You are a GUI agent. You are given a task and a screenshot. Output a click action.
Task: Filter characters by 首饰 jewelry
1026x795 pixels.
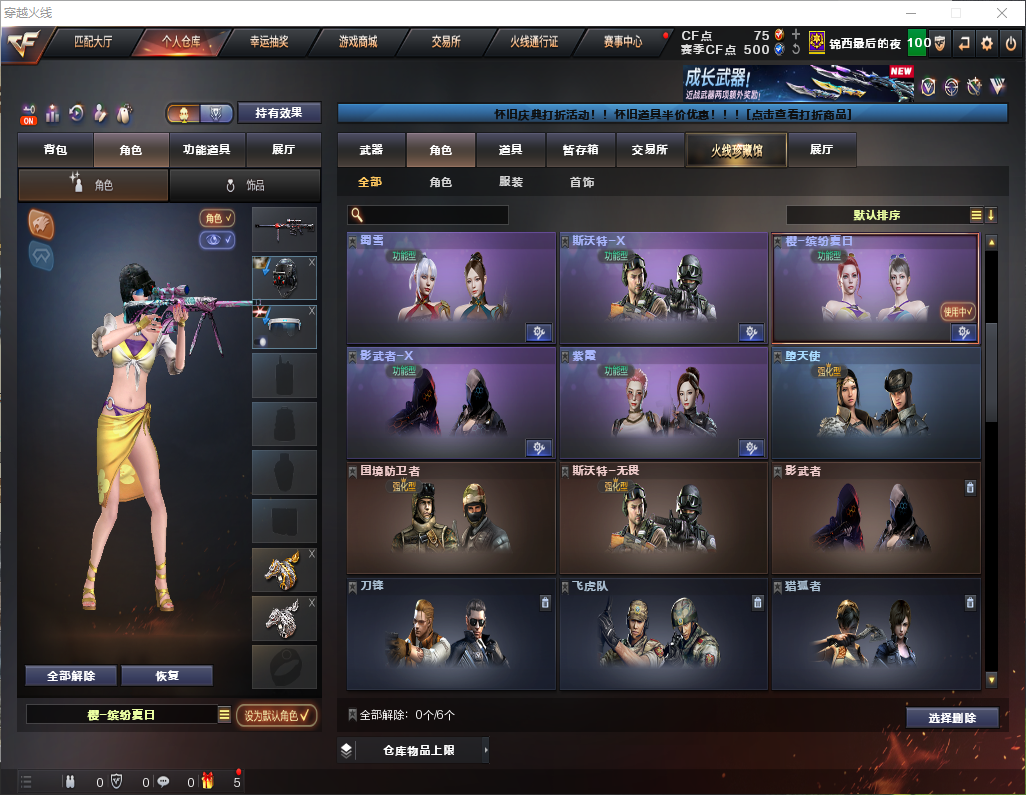point(581,182)
